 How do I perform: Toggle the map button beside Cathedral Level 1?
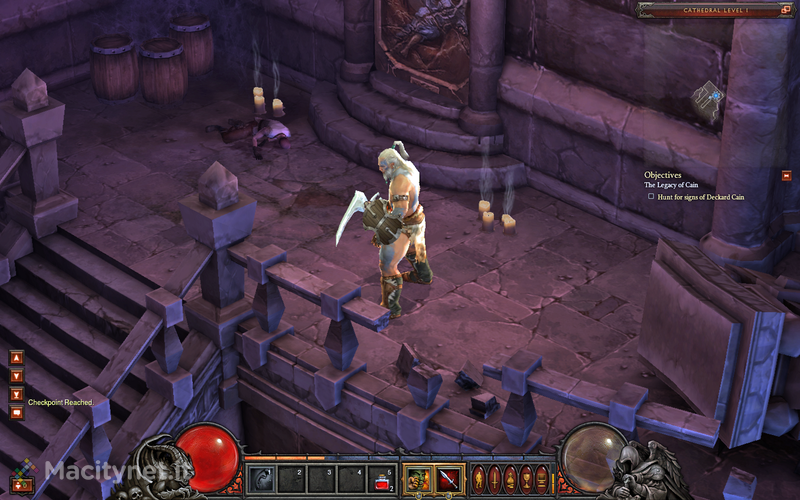click(785, 10)
